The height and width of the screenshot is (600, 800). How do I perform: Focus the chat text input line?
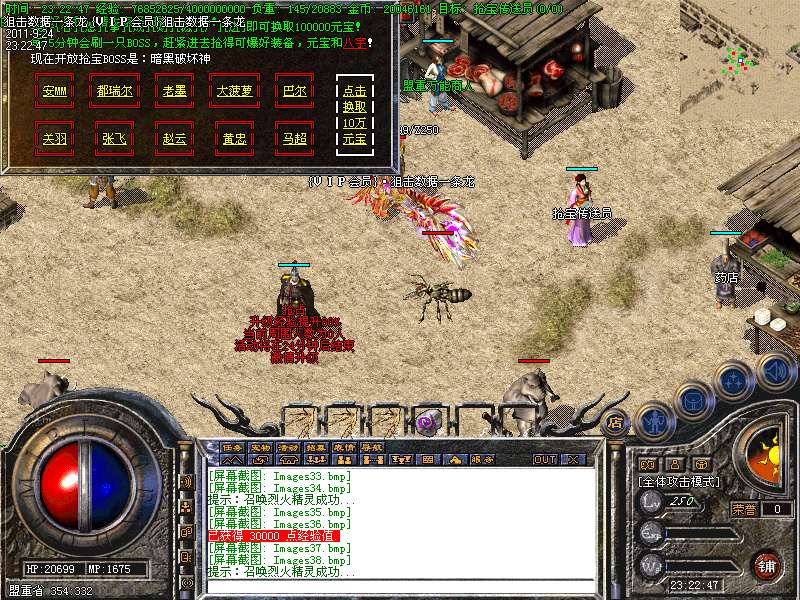[400, 585]
